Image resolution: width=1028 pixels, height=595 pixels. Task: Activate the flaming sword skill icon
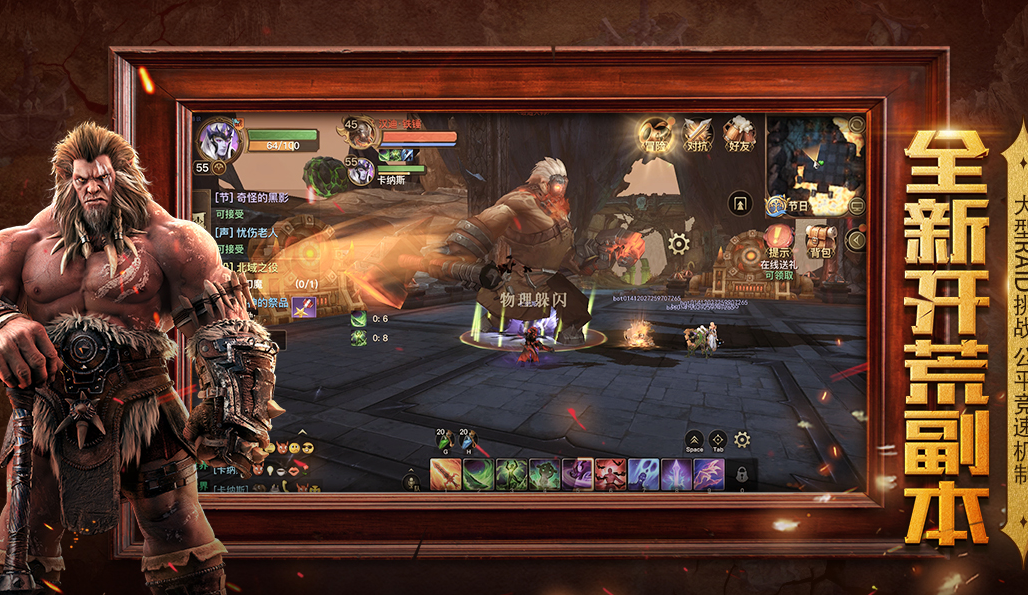pyautogui.click(x=446, y=474)
